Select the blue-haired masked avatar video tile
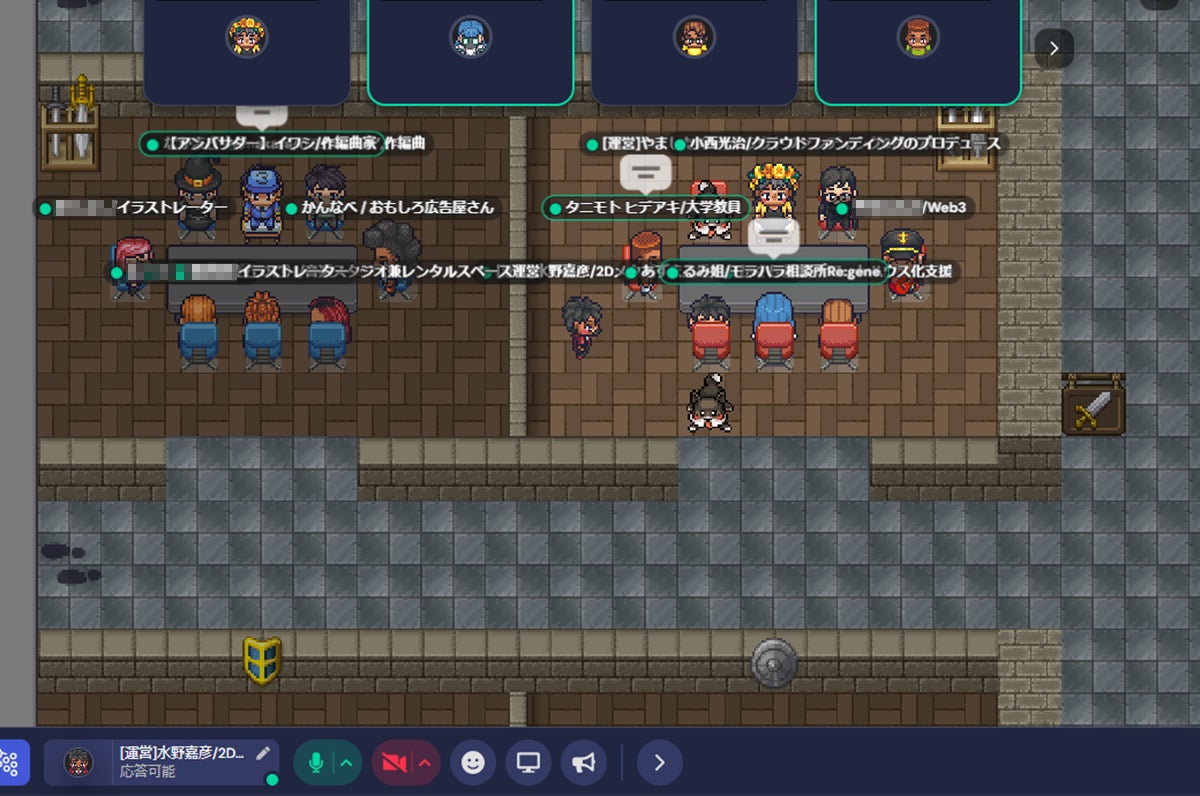Screen dimensions: 1200x796 tap(470, 45)
